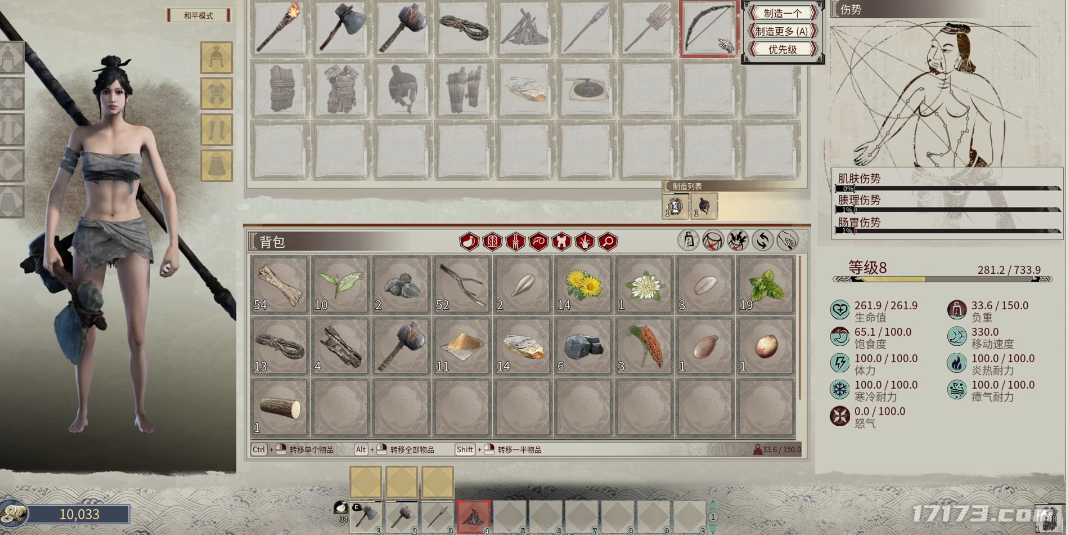Click the backpack sort refresh arrows icon
Viewport: 1068px width, 535px height.
763,241
